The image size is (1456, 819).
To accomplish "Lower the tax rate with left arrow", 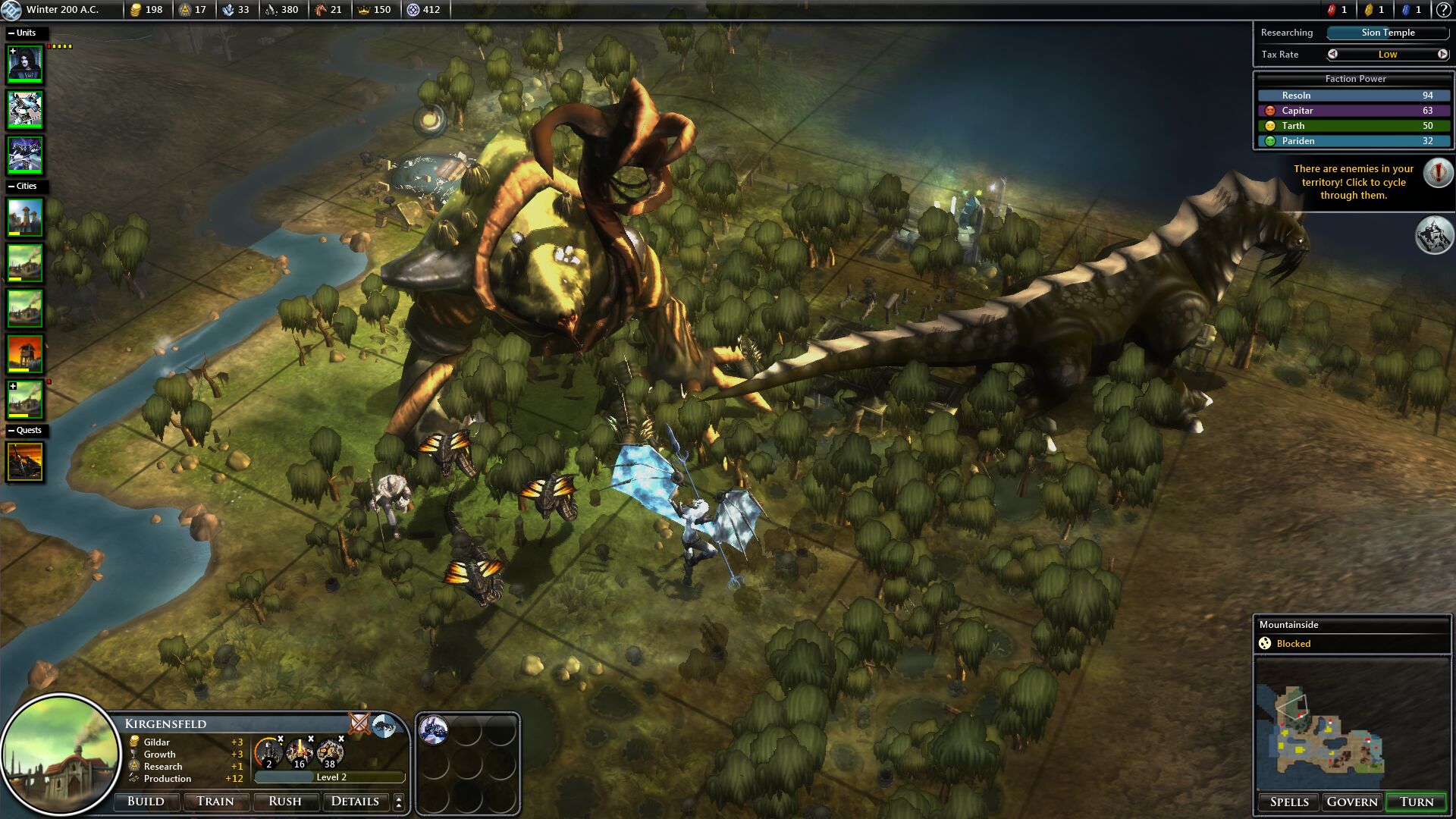I will point(1332,55).
